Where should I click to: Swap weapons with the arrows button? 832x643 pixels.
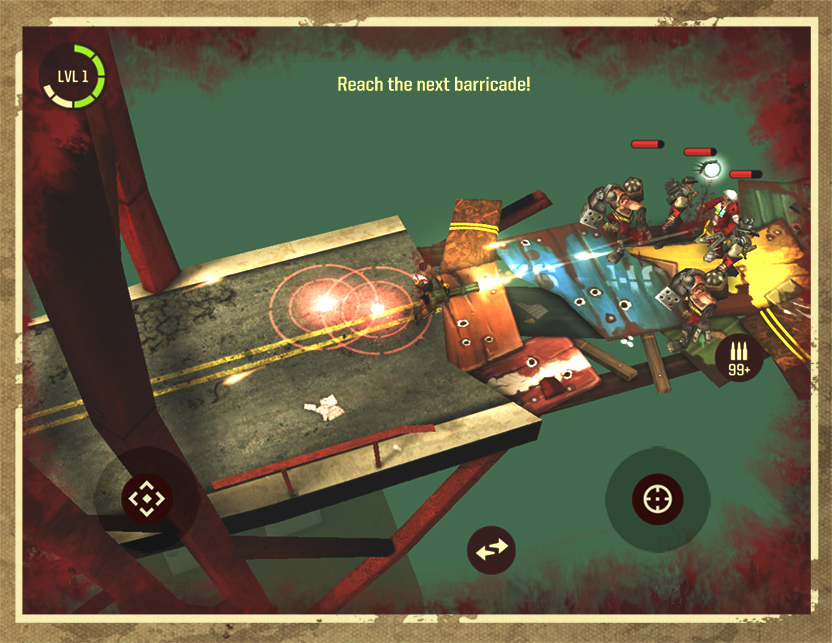[x=492, y=549]
